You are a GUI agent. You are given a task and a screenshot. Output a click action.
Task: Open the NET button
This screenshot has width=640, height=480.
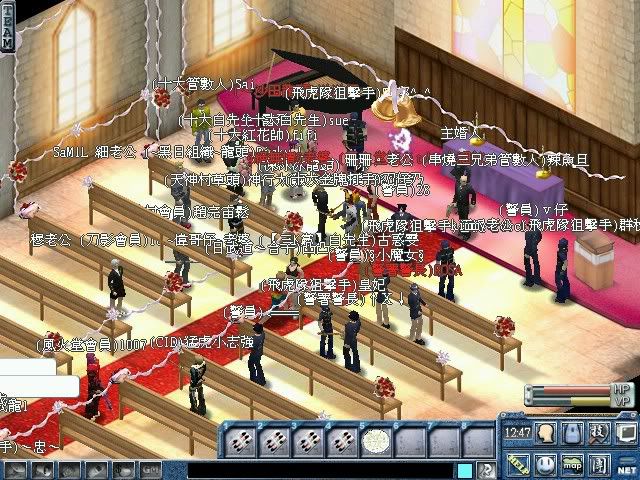tap(626, 467)
